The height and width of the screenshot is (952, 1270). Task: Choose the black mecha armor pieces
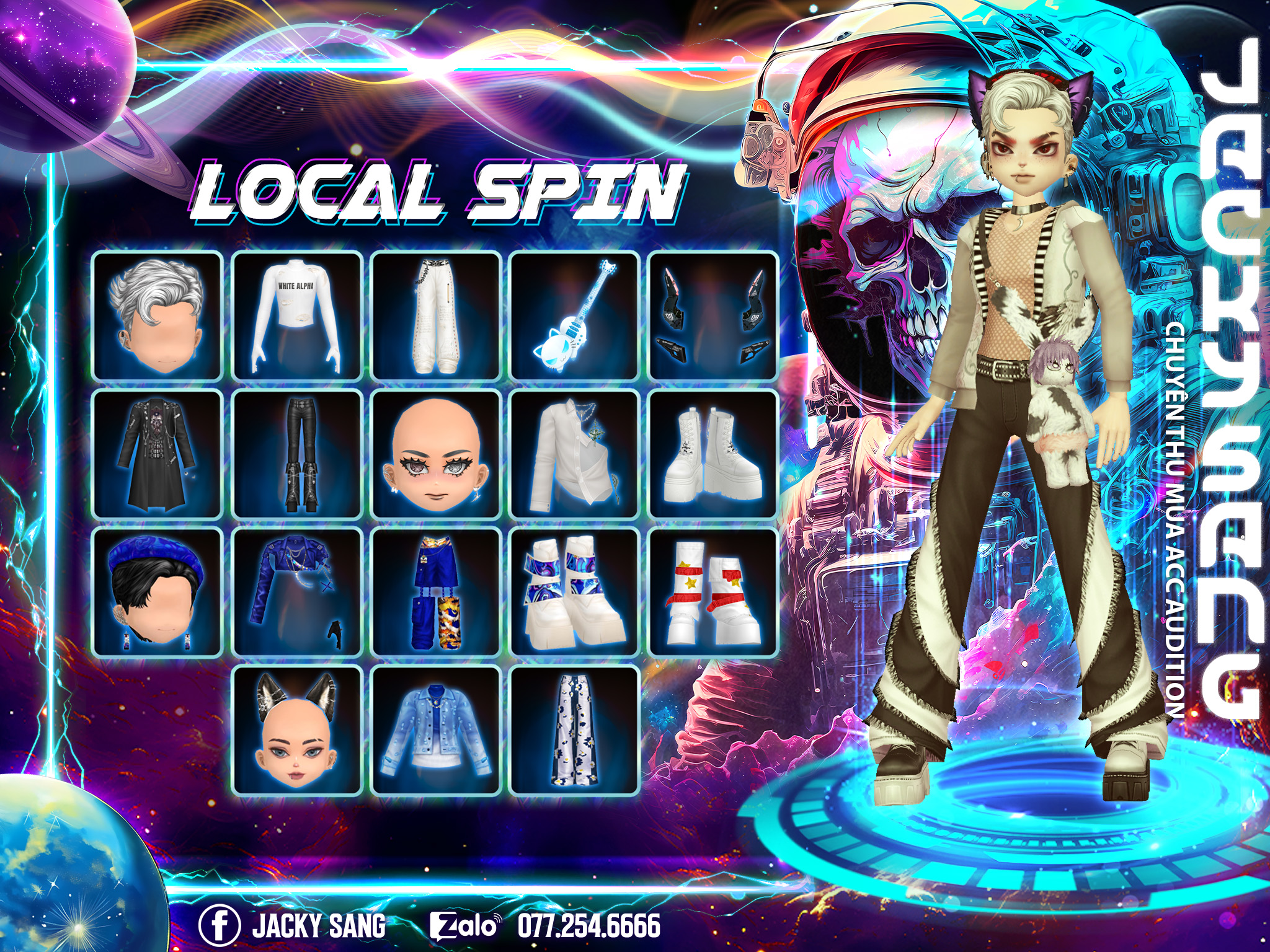(714, 315)
